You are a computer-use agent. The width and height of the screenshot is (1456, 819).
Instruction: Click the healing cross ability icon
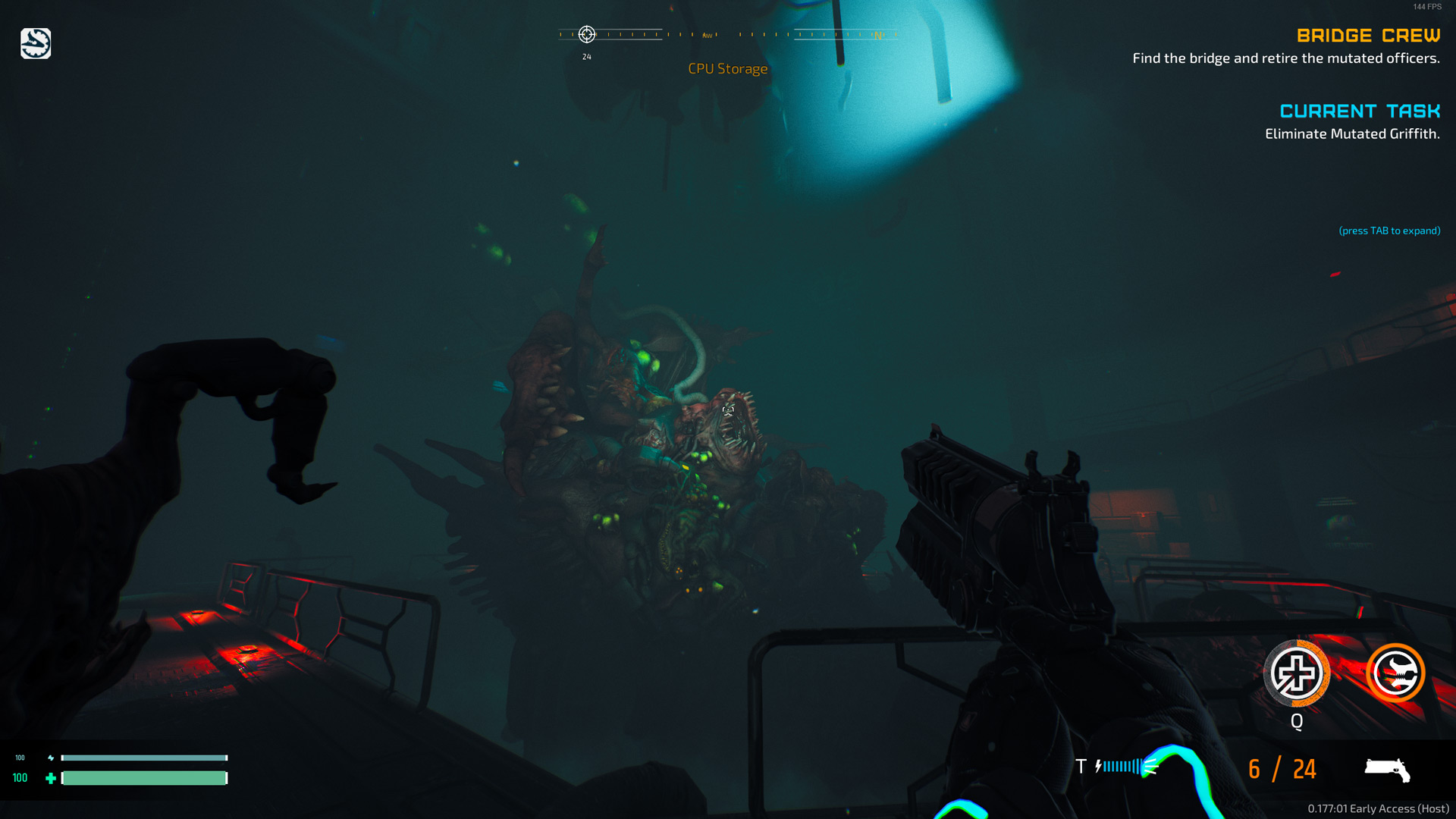1296,673
